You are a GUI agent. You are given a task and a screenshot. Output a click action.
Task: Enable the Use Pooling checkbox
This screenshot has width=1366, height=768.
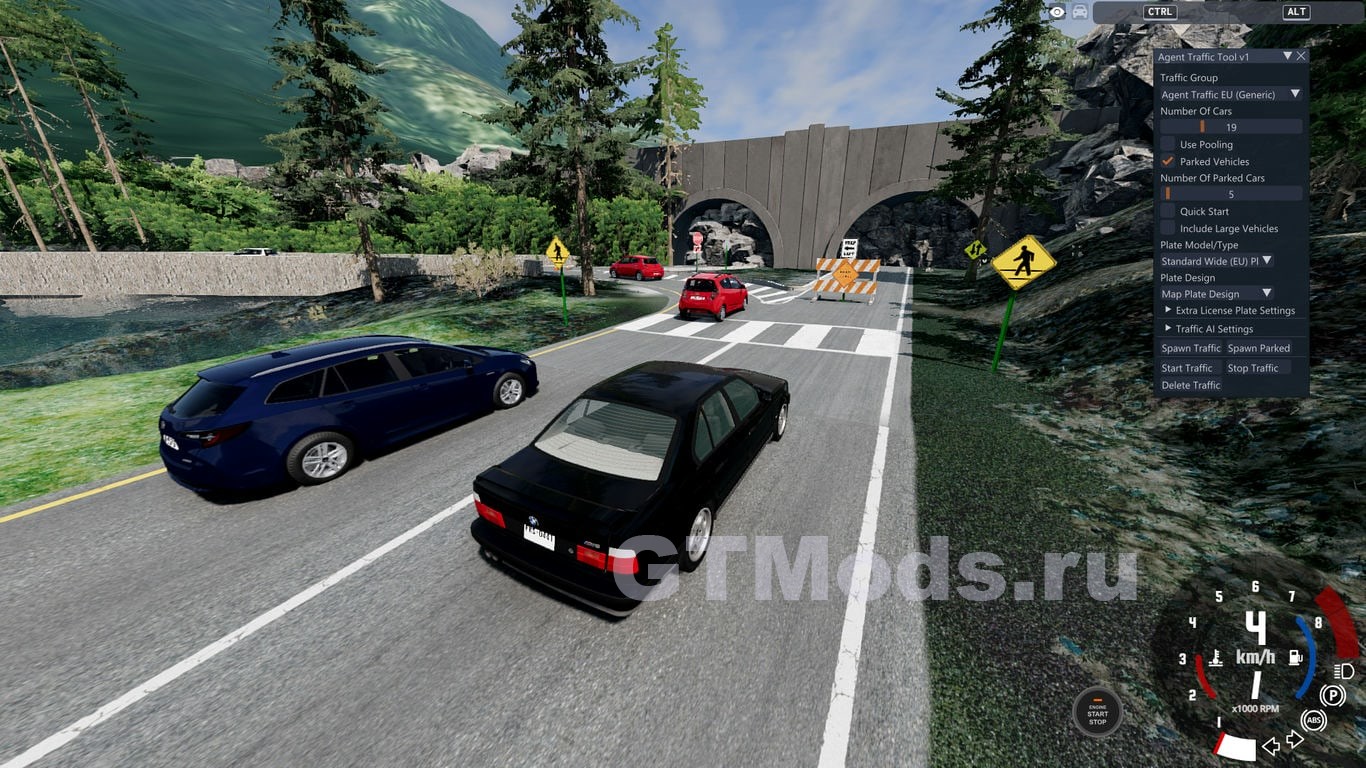pyautogui.click(x=1168, y=145)
